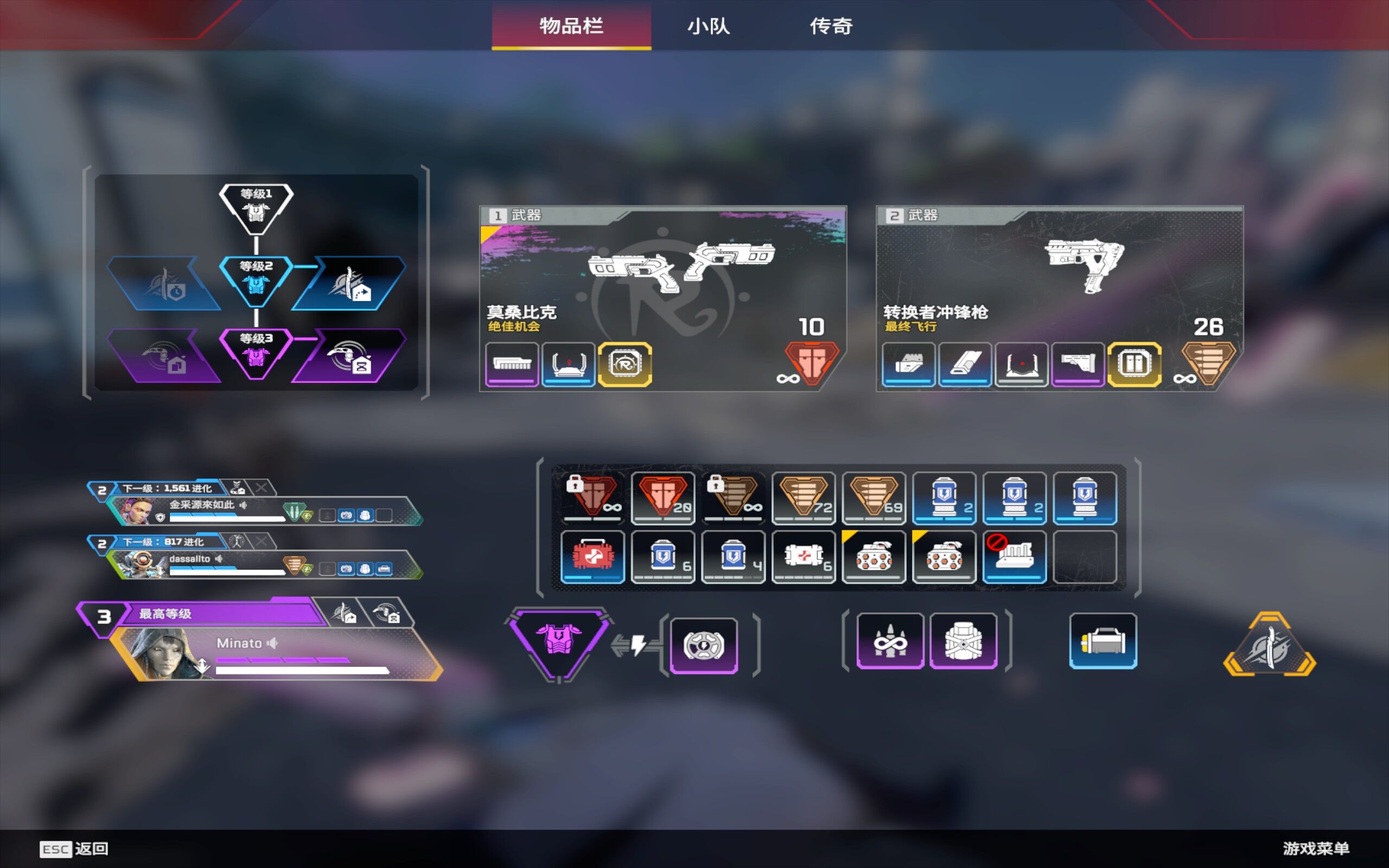Select the 20 shotgun ammo stack
Screen dimensions: 1389x868
663,497
